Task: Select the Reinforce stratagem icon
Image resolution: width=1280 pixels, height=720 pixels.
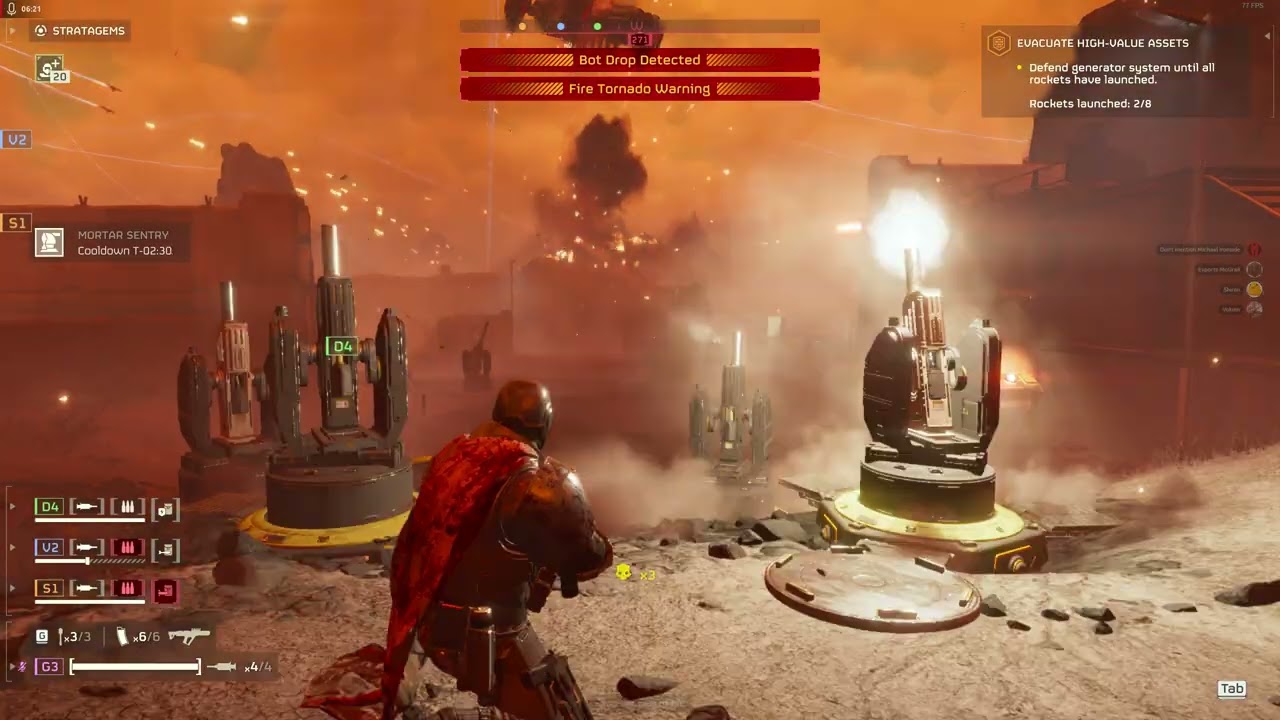Action: click(x=50, y=69)
